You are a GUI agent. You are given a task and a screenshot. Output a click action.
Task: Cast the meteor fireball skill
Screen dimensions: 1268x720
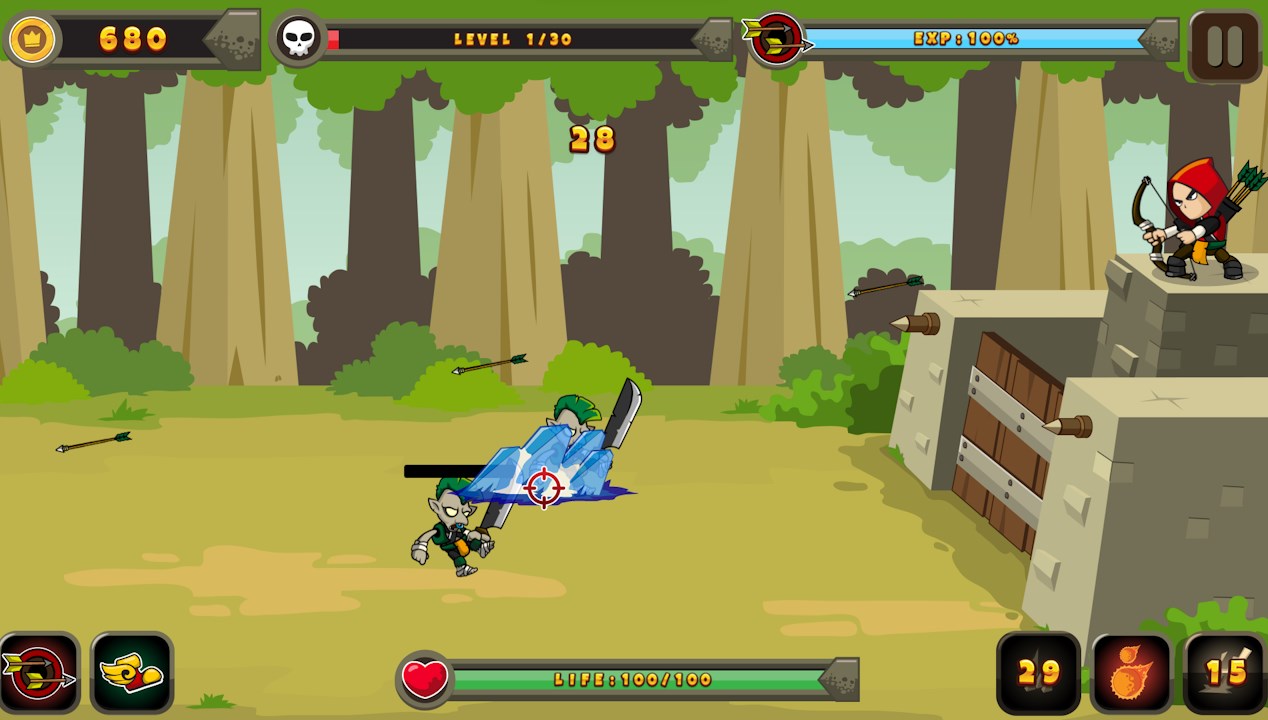(1132, 673)
